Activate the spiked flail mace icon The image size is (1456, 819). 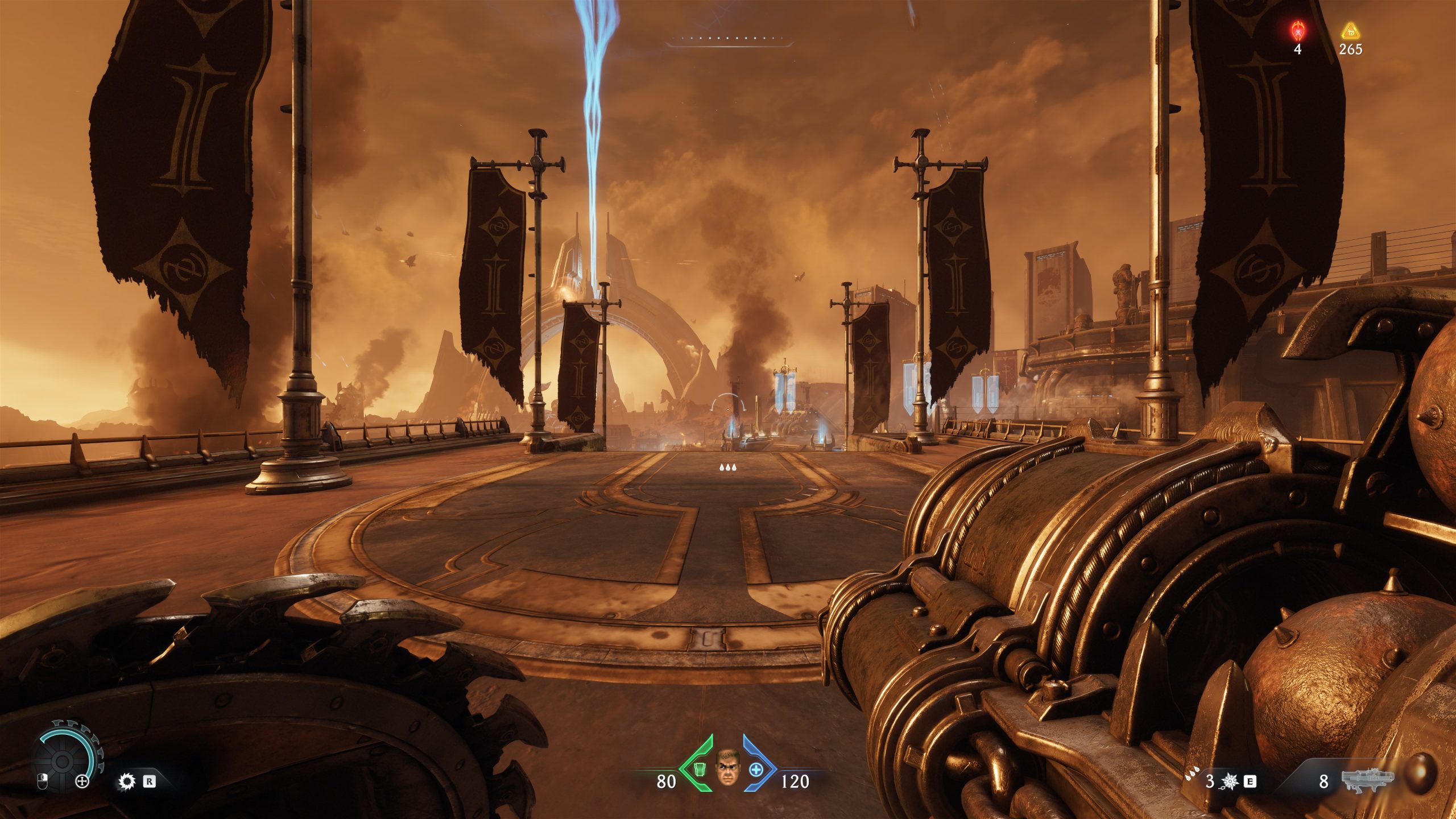[x=1229, y=781]
